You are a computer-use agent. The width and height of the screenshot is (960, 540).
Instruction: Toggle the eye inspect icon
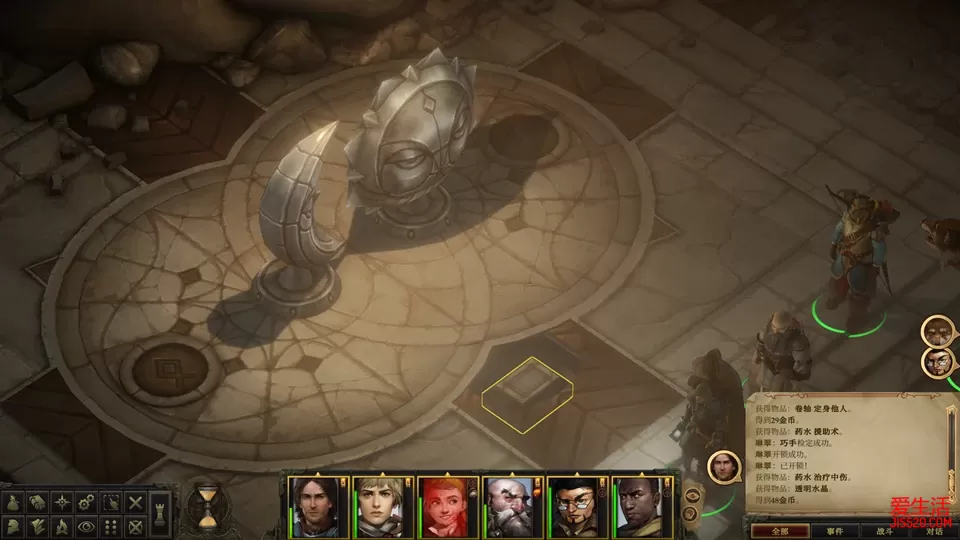tap(87, 525)
